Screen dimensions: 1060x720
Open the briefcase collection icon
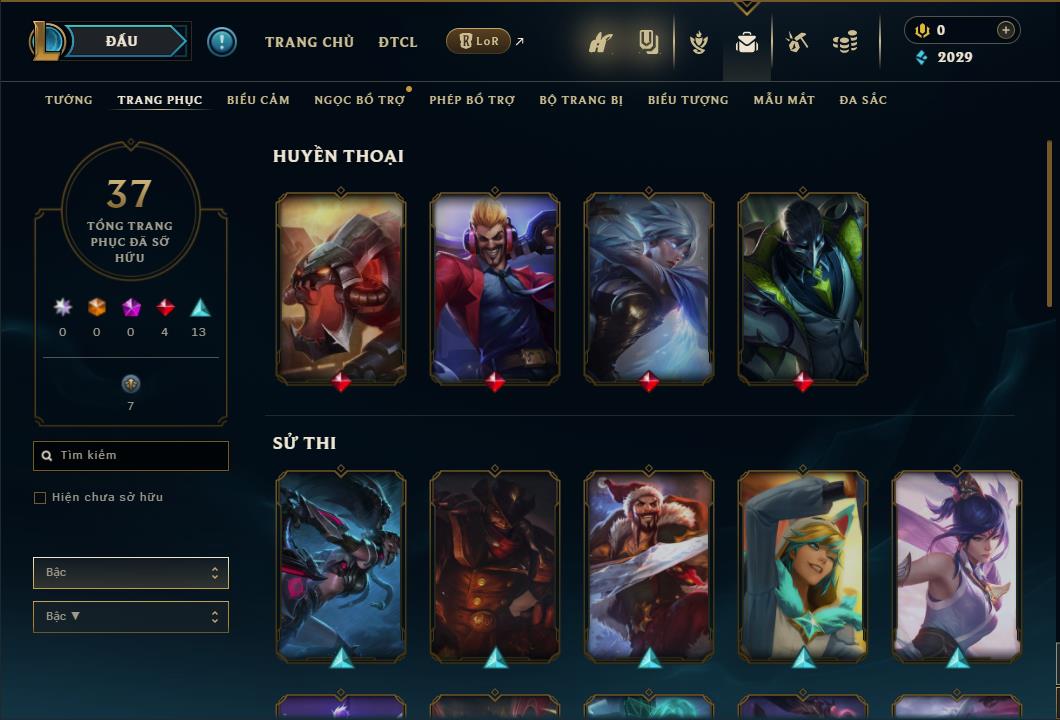pos(746,42)
